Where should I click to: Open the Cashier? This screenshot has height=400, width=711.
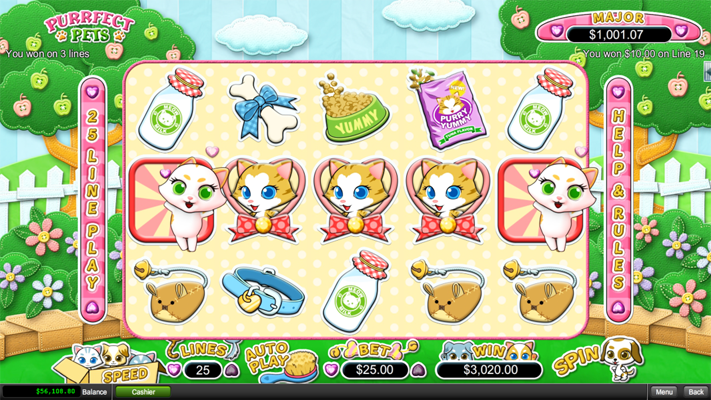click(x=143, y=392)
